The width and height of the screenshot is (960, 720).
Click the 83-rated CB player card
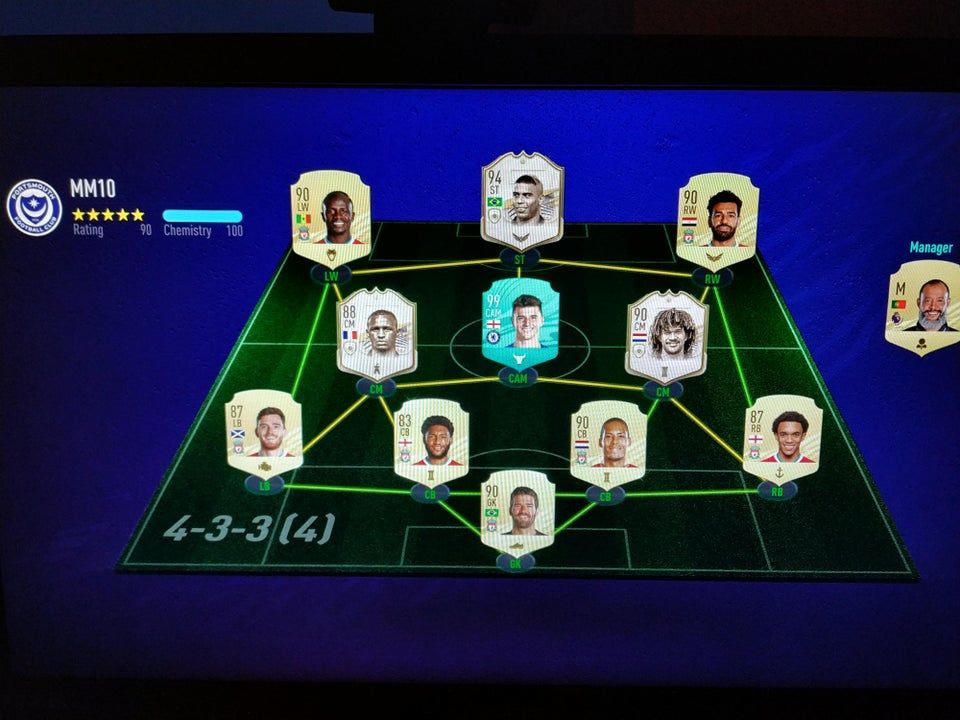(430, 440)
